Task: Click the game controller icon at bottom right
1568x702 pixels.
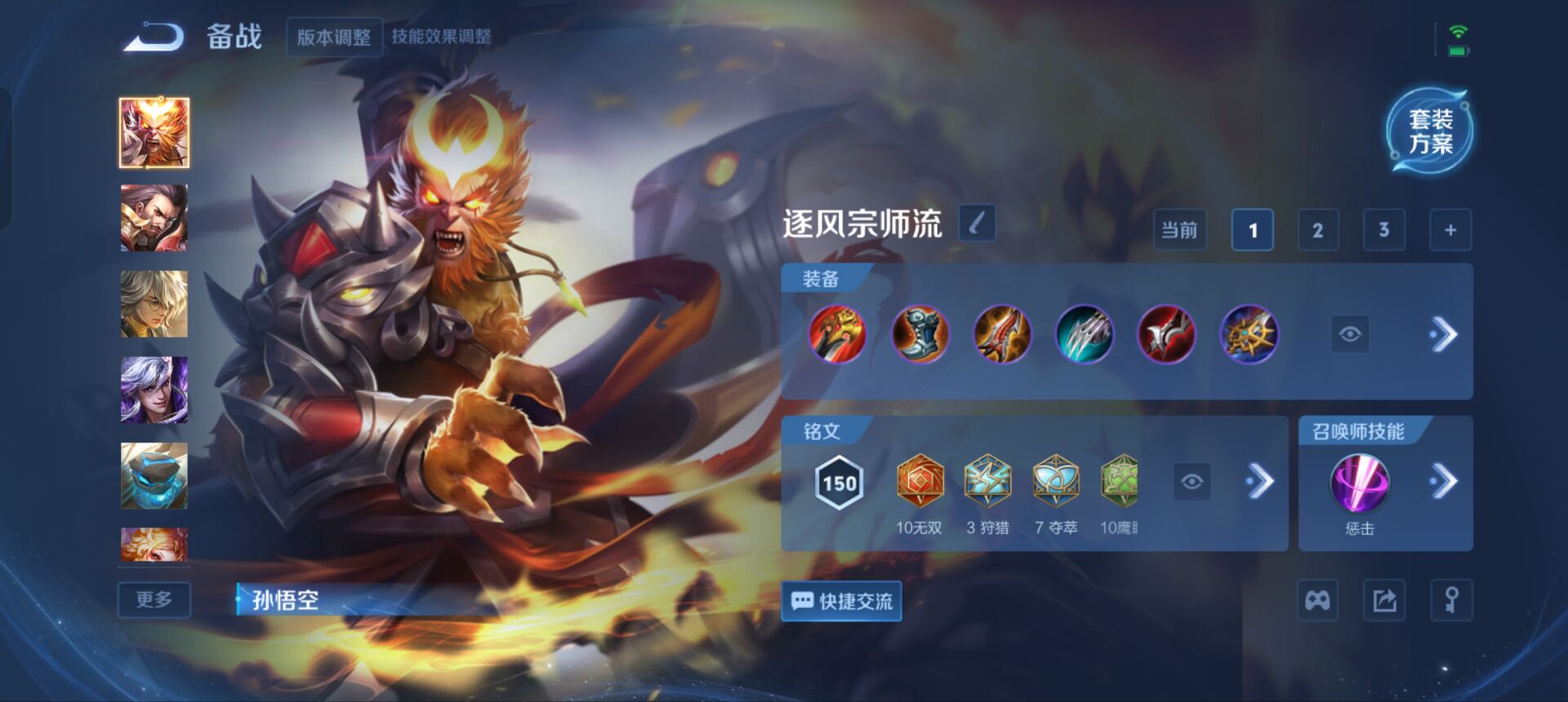Action: point(1317,601)
